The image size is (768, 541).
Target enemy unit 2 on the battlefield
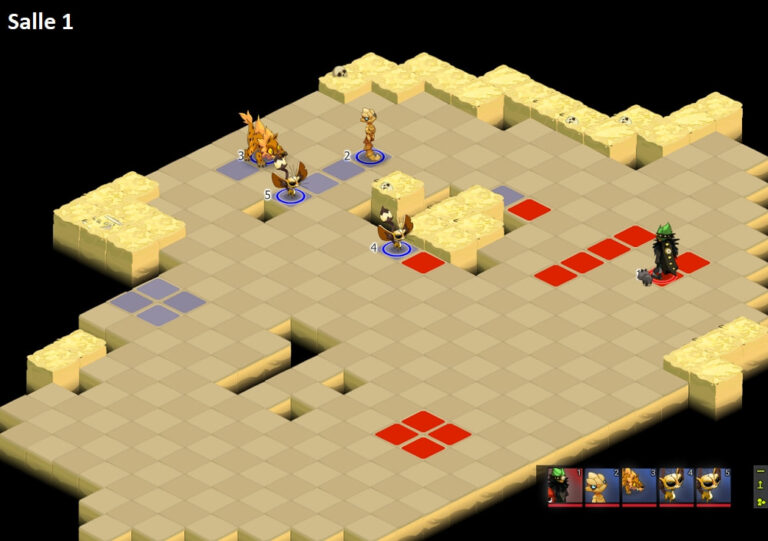click(369, 135)
